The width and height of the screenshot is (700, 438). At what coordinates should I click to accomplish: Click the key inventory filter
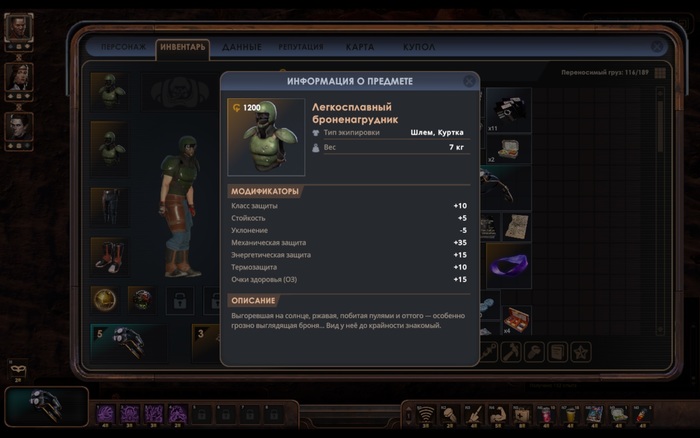533,351
